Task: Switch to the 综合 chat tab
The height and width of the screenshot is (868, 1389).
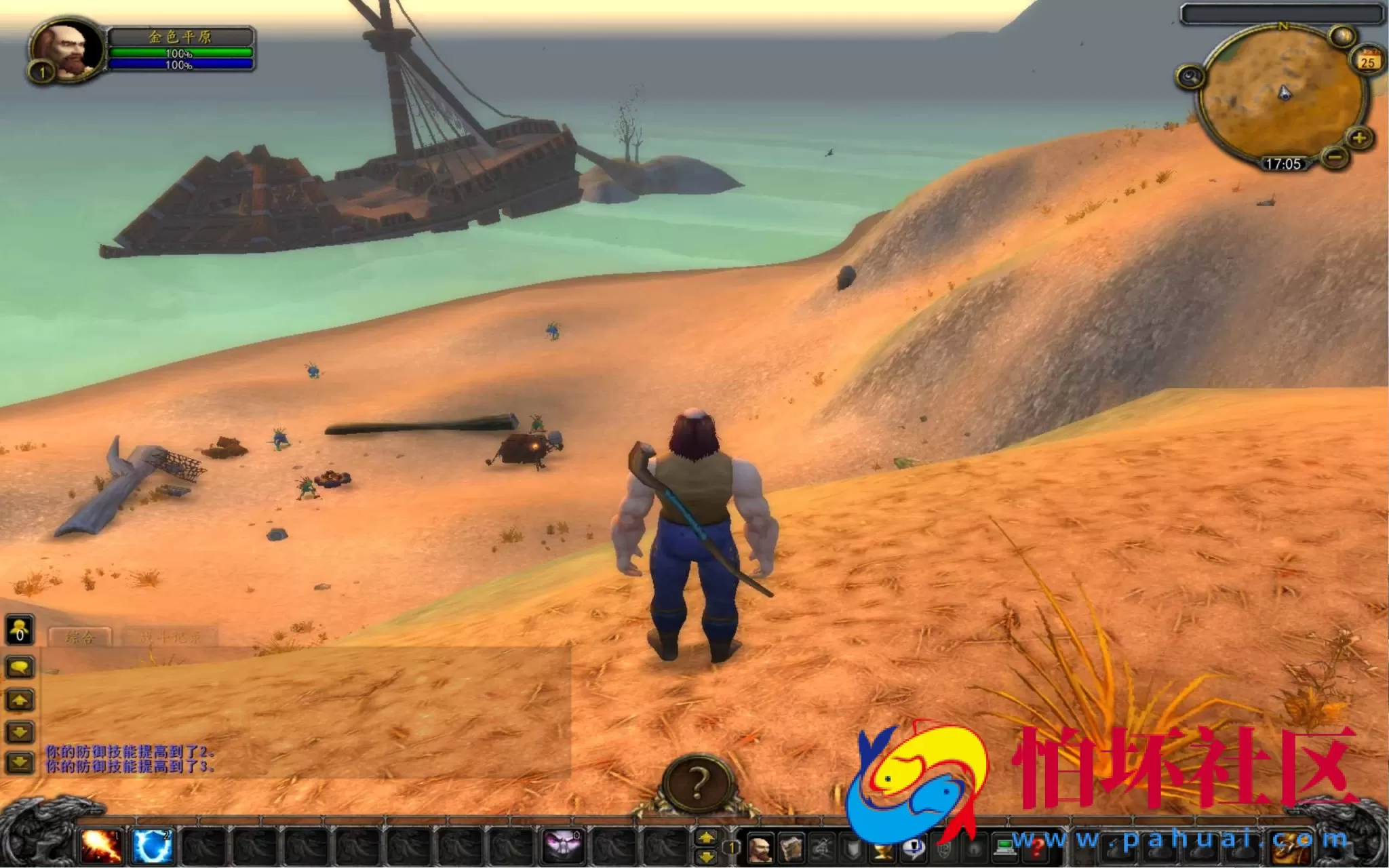Action: [x=81, y=637]
